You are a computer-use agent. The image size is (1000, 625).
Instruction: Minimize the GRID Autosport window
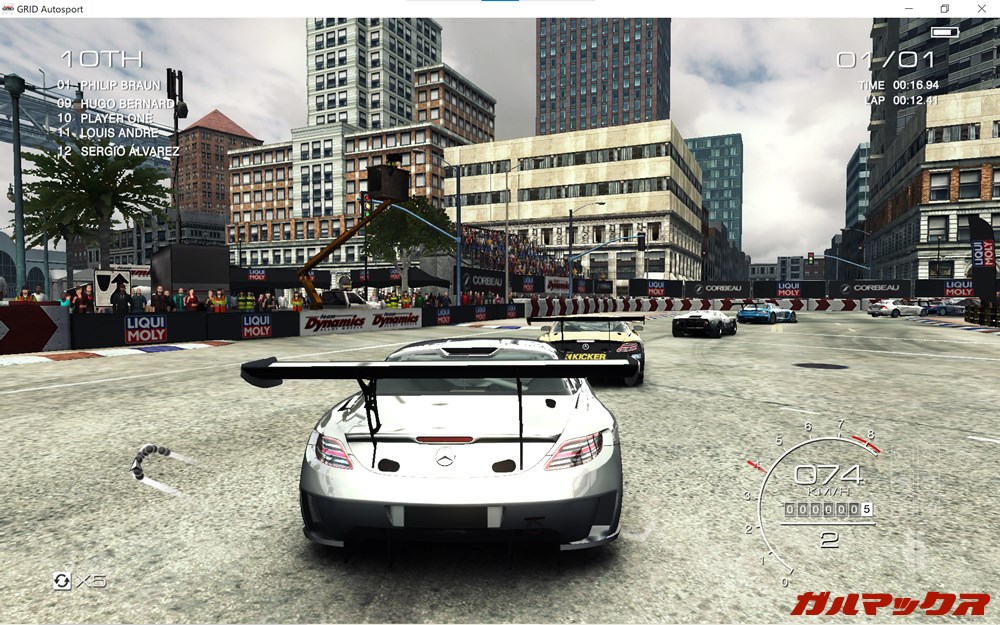(909, 9)
